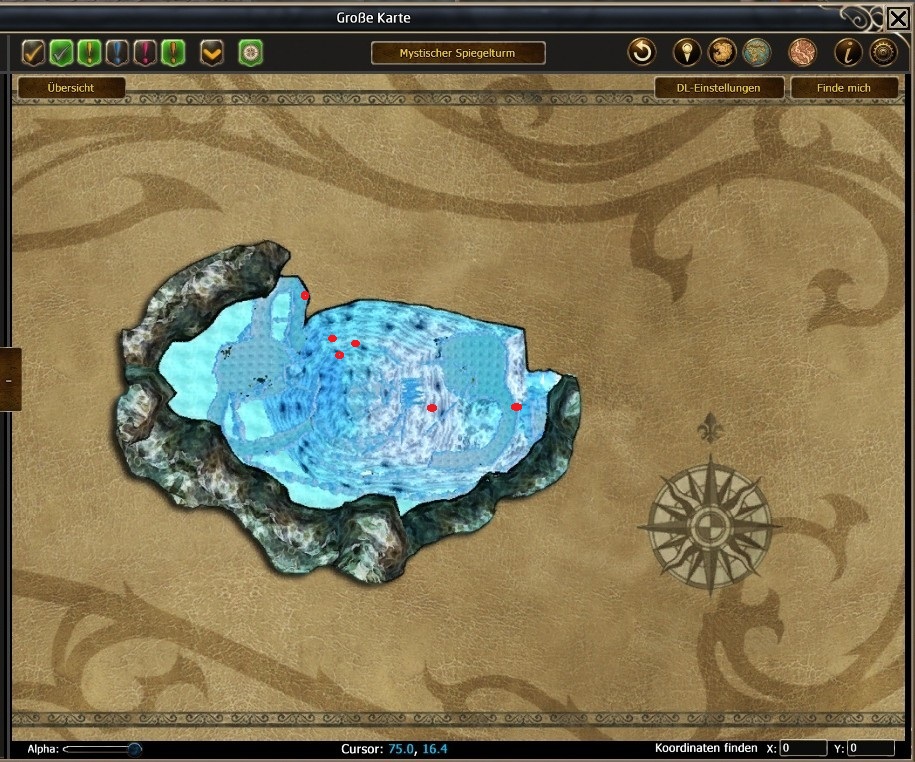Toggle the blue exclamation mark filter

click(x=118, y=52)
